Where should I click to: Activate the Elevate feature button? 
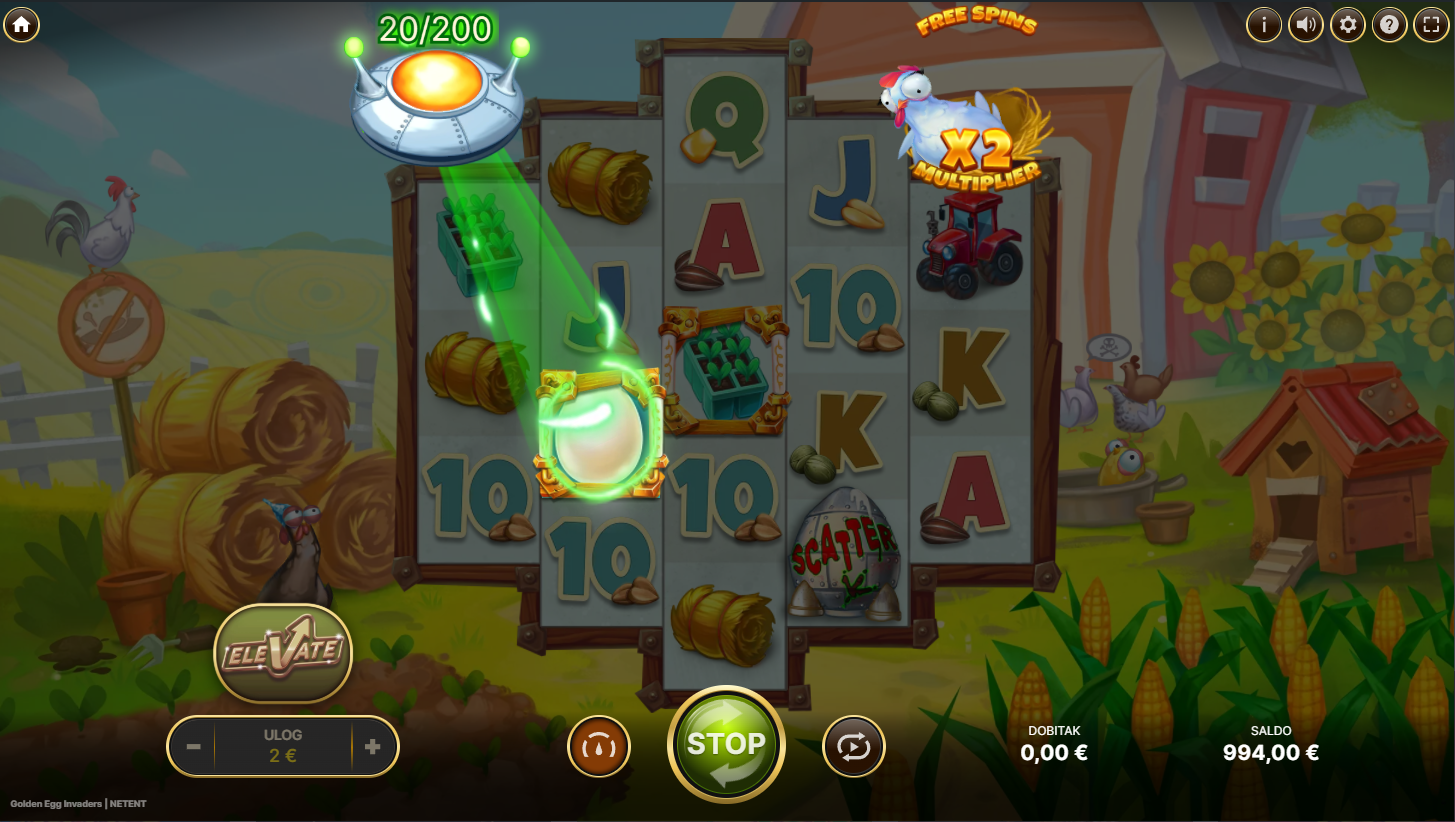[283, 653]
